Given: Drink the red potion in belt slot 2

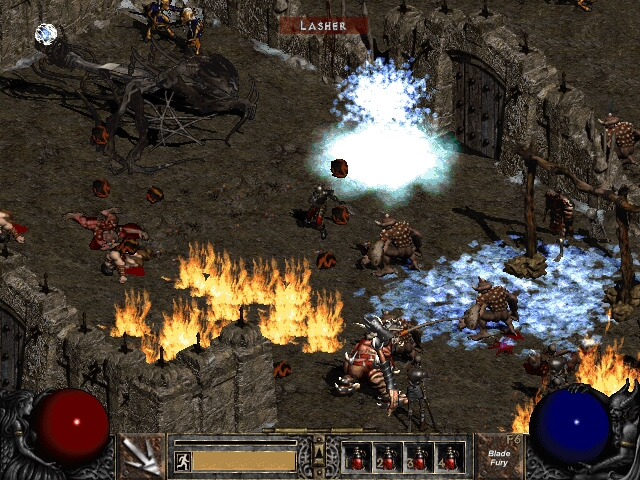Looking at the screenshot, I should click(388, 458).
